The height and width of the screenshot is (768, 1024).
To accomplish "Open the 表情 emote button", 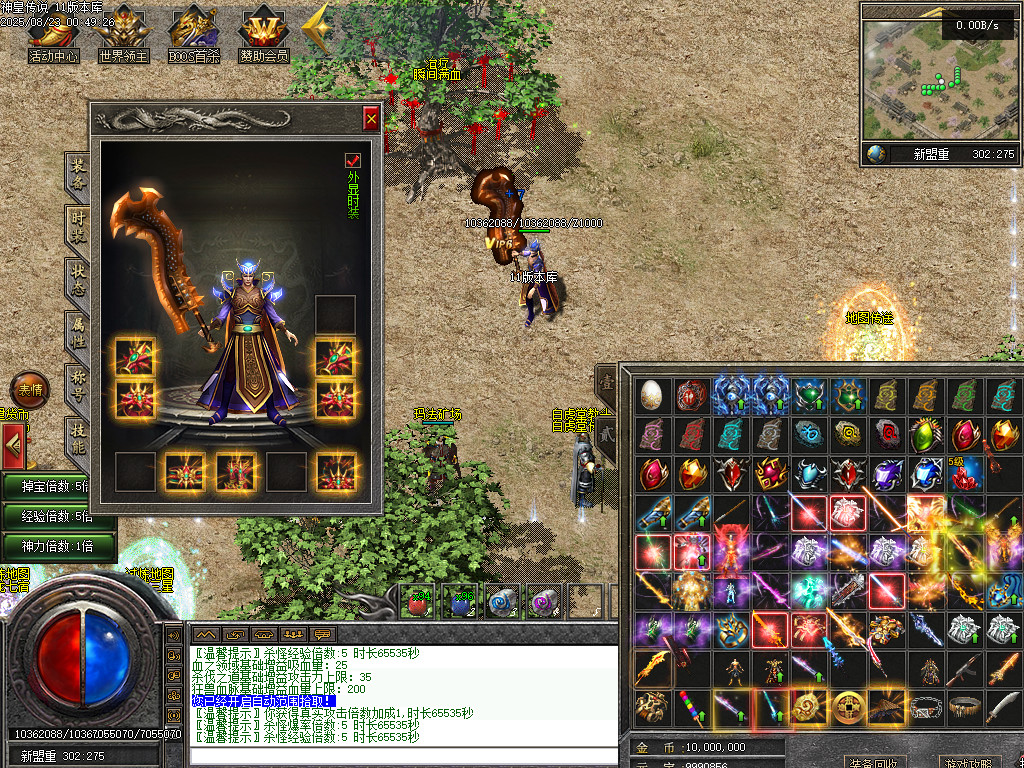I will 30,389.
